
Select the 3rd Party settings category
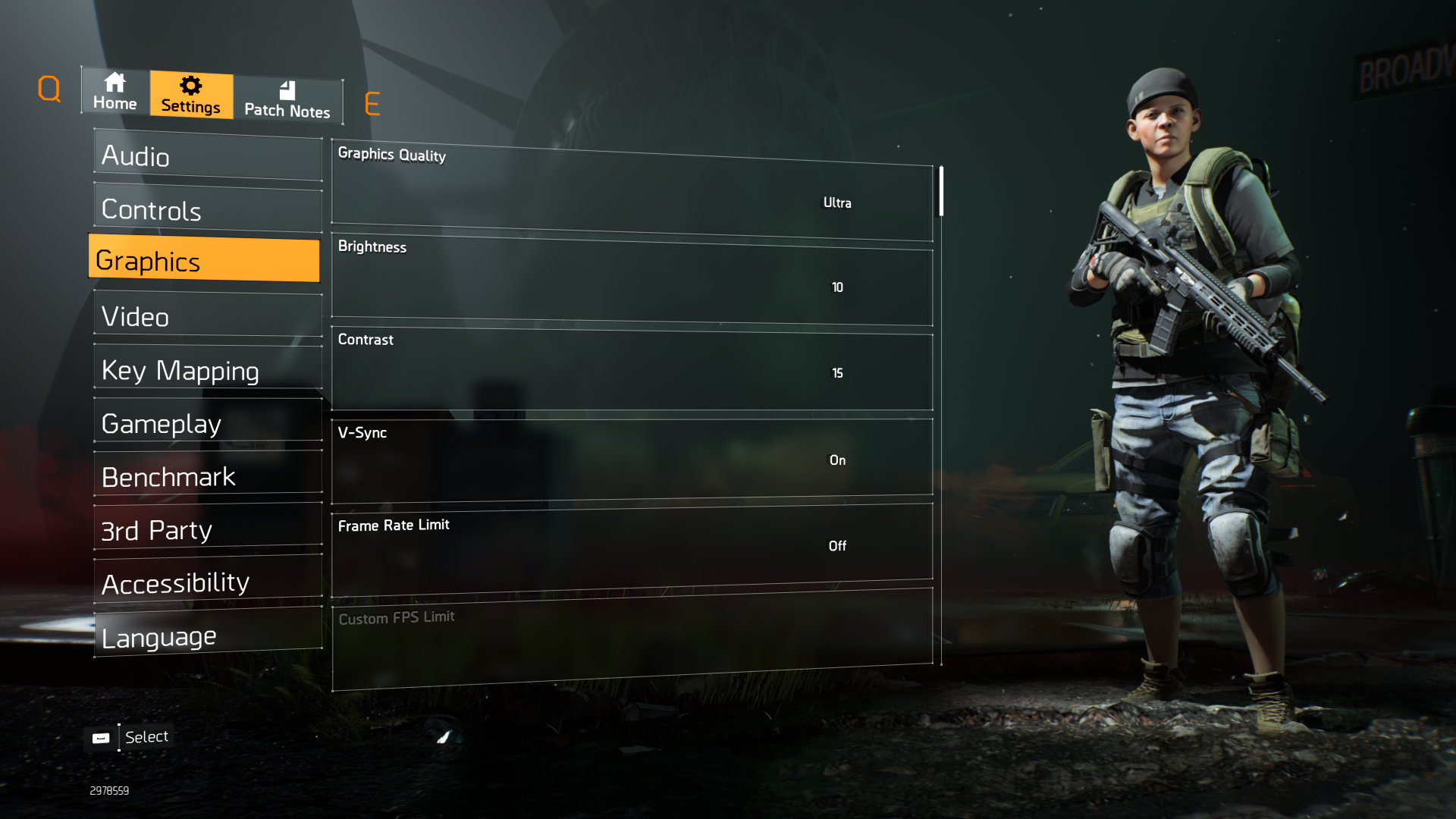coord(208,529)
